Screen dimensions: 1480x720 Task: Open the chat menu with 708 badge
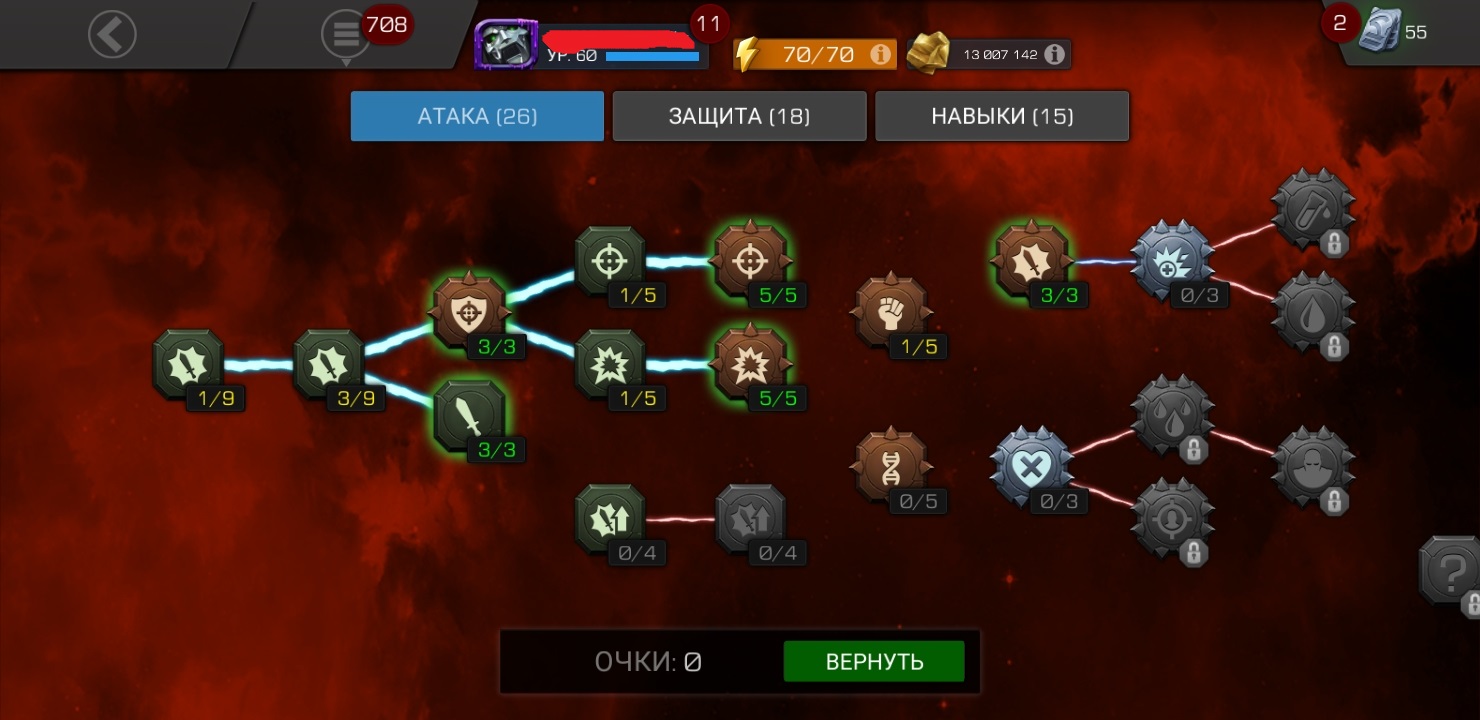[346, 35]
